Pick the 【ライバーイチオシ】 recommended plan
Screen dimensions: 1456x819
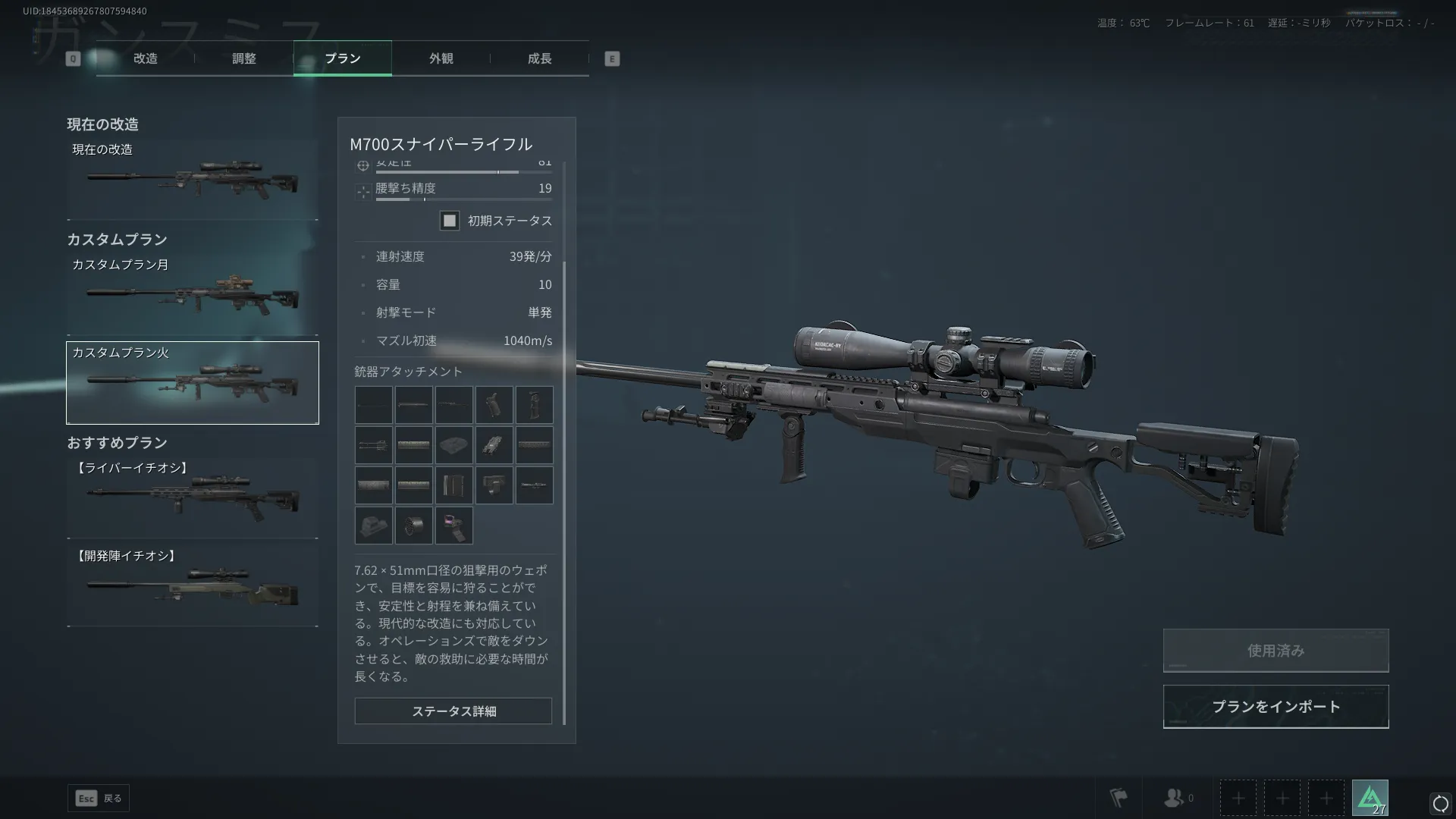point(193,498)
